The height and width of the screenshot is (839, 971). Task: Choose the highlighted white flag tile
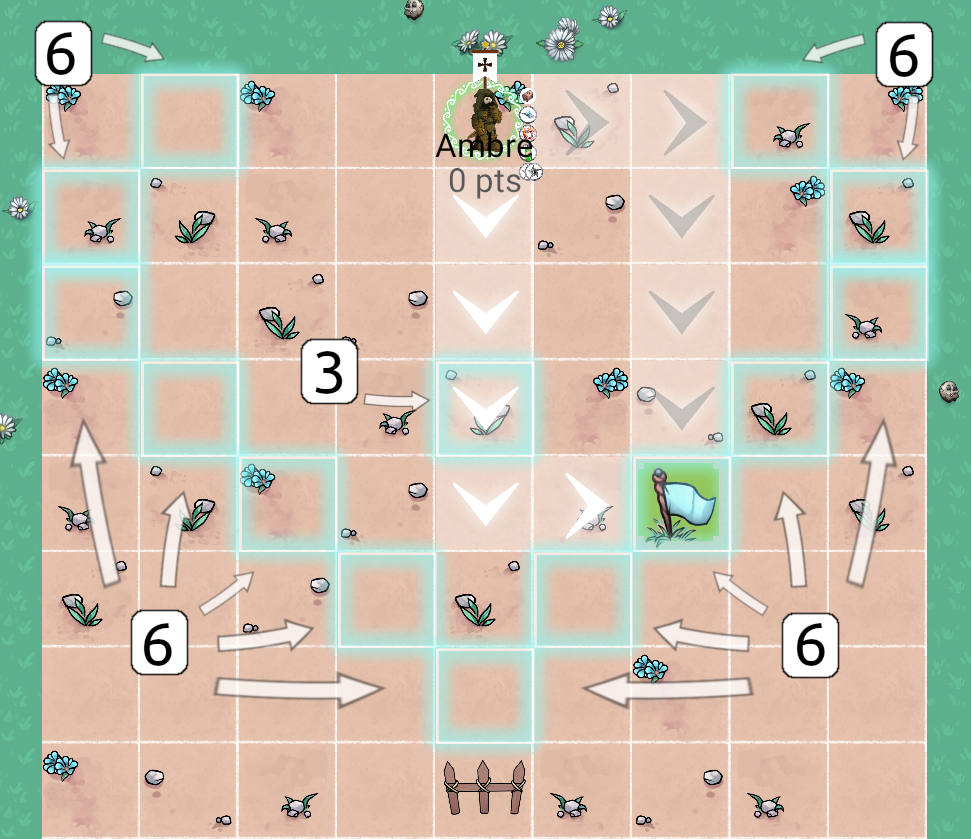pyautogui.click(x=678, y=505)
